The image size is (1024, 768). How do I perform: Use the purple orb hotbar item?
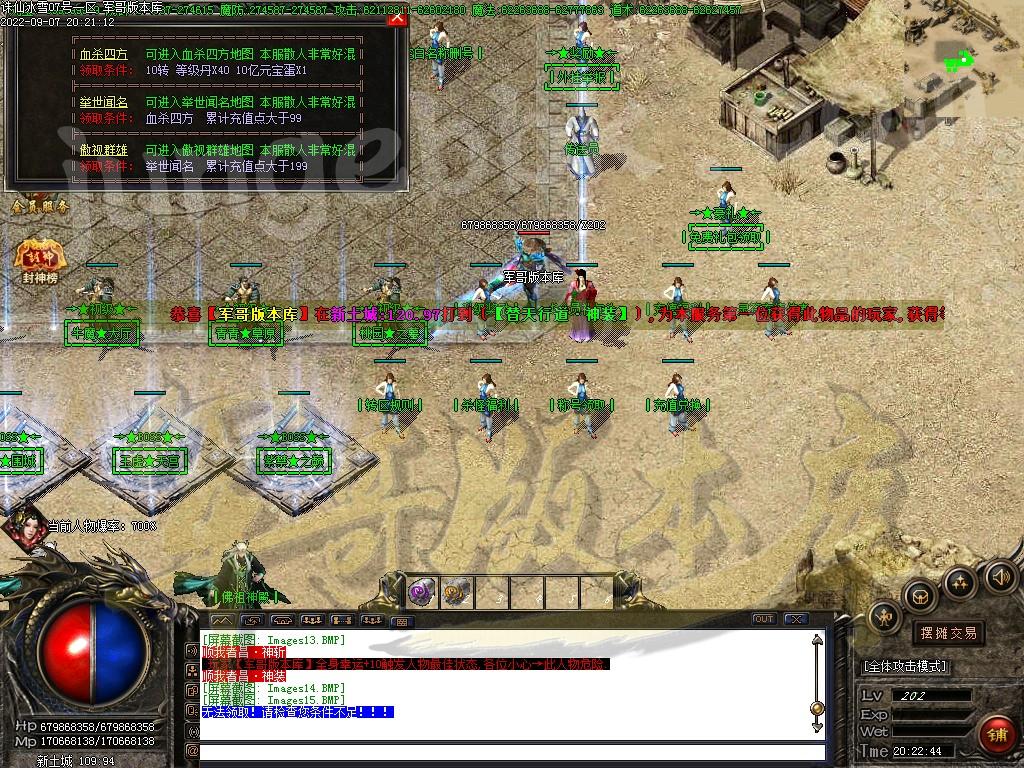(423, 592)
